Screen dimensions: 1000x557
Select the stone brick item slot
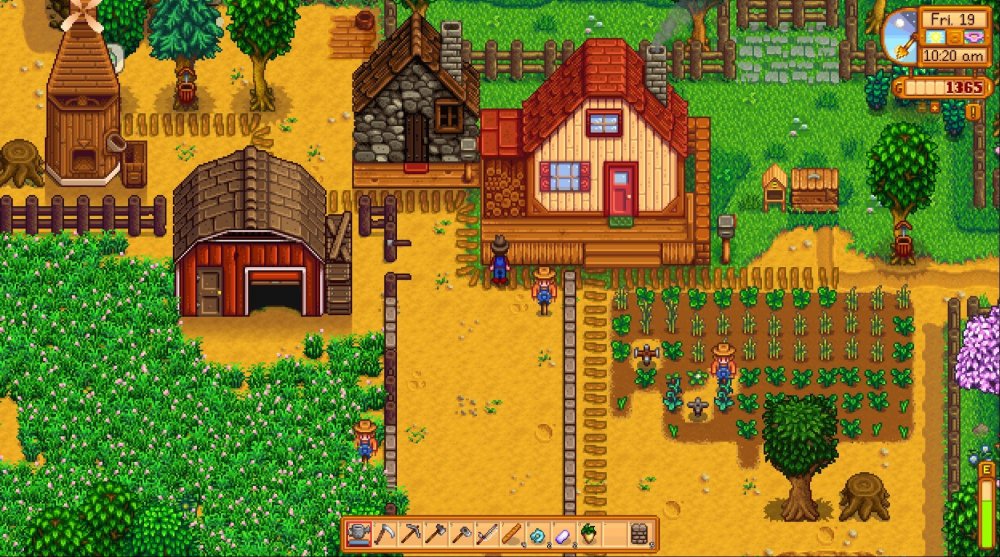click(641, 533)
